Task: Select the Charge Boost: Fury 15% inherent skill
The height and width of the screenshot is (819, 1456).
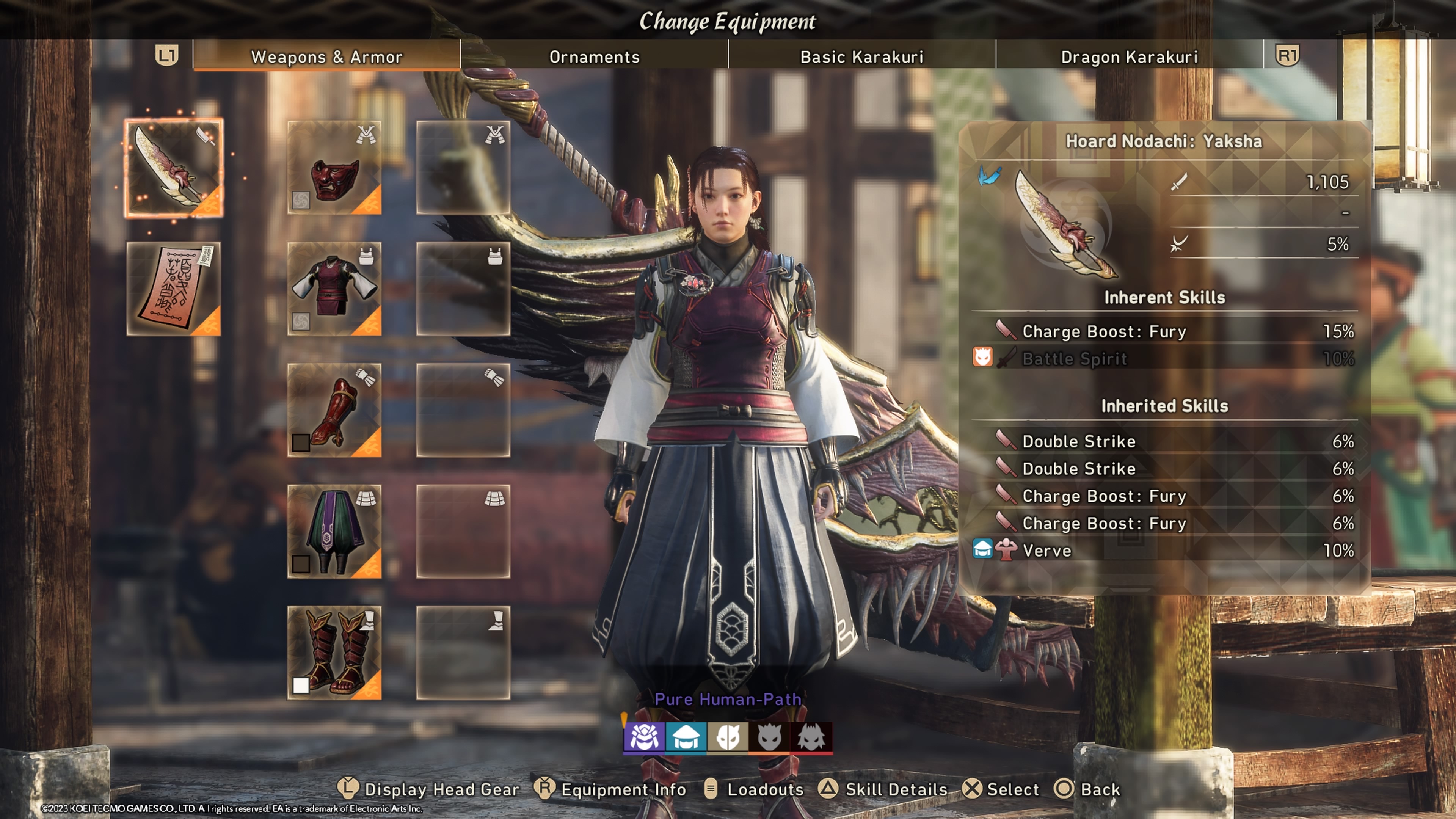Action: 1164,331
